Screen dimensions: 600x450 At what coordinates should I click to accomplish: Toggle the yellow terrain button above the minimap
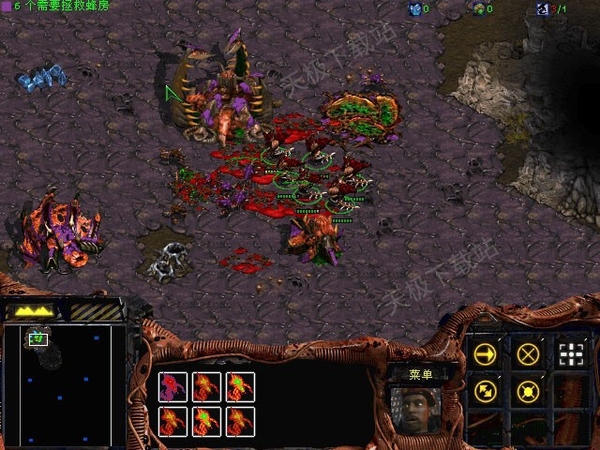[33, 312]
